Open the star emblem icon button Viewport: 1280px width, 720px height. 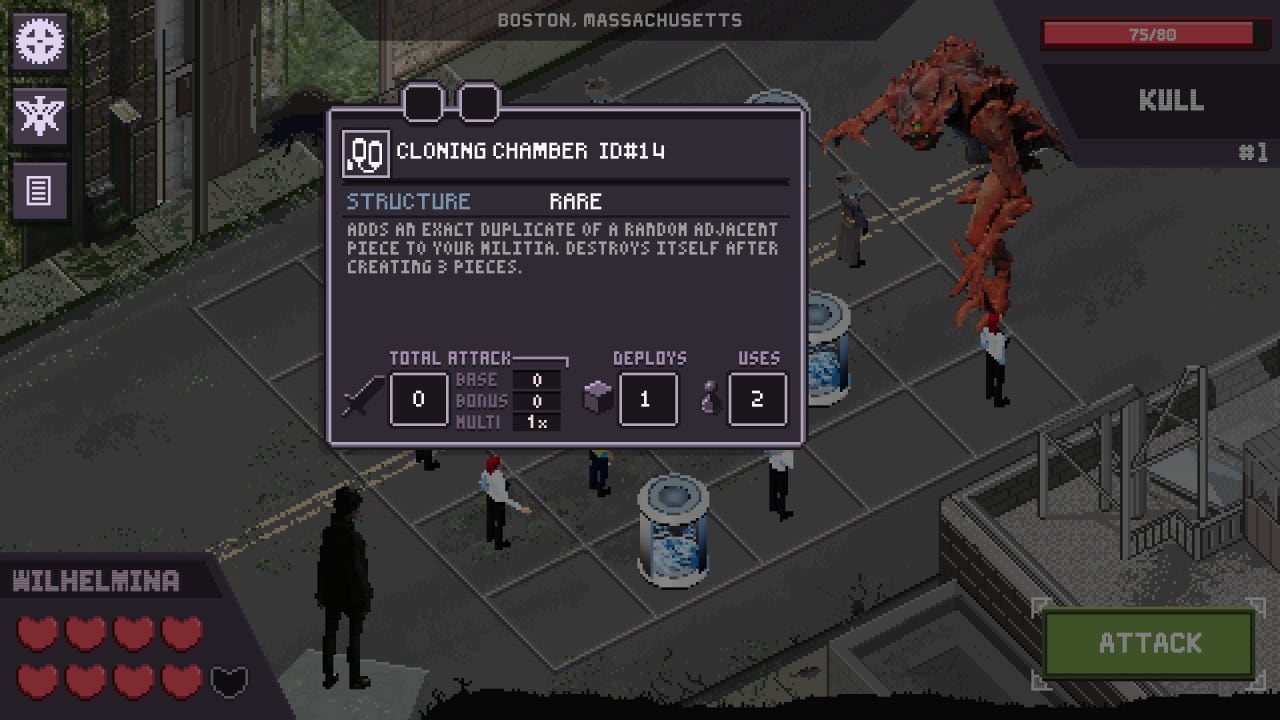pyautogui.click(x=40, y=116)
